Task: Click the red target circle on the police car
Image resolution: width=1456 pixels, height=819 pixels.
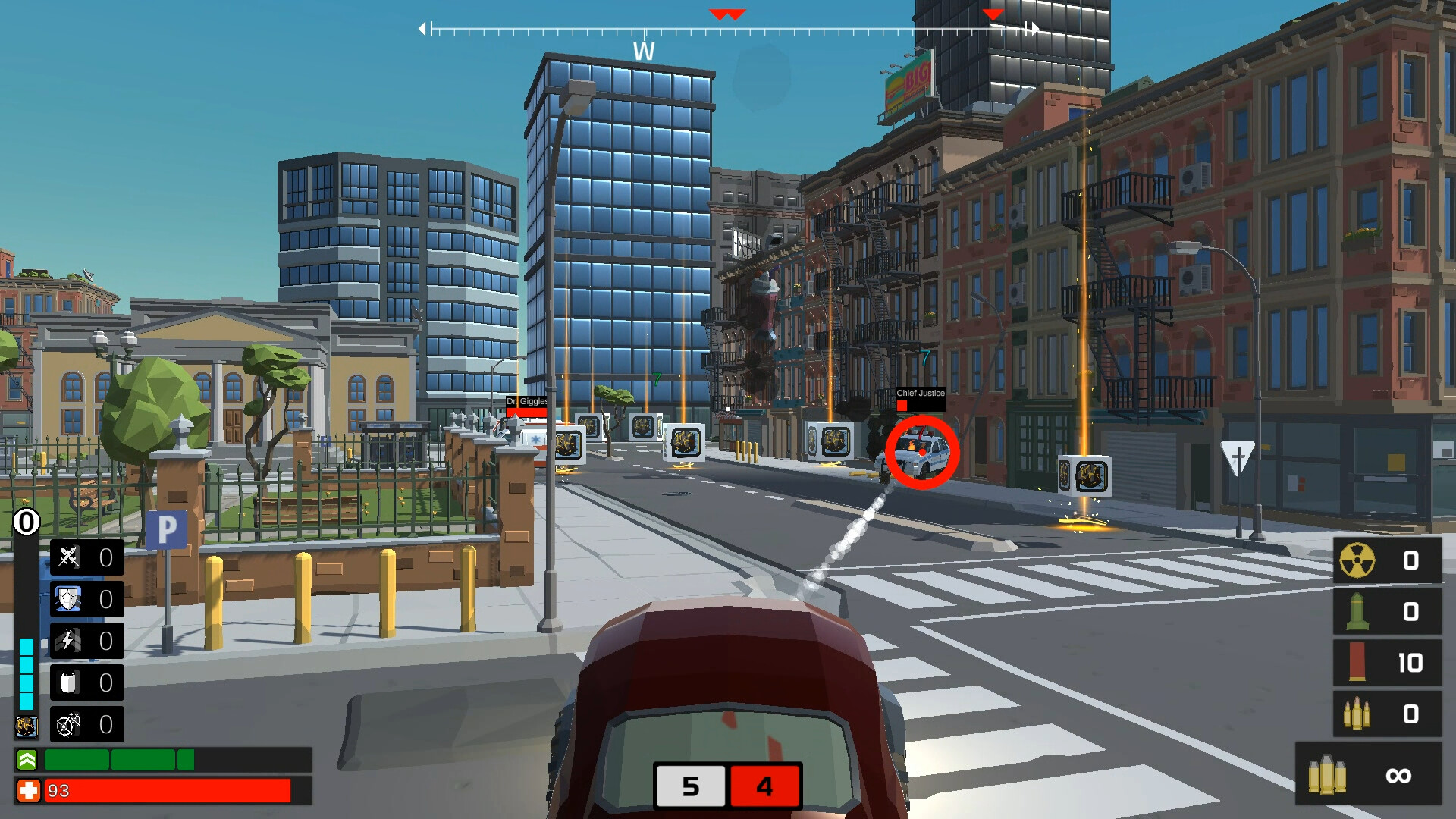Action: (922, 453)
